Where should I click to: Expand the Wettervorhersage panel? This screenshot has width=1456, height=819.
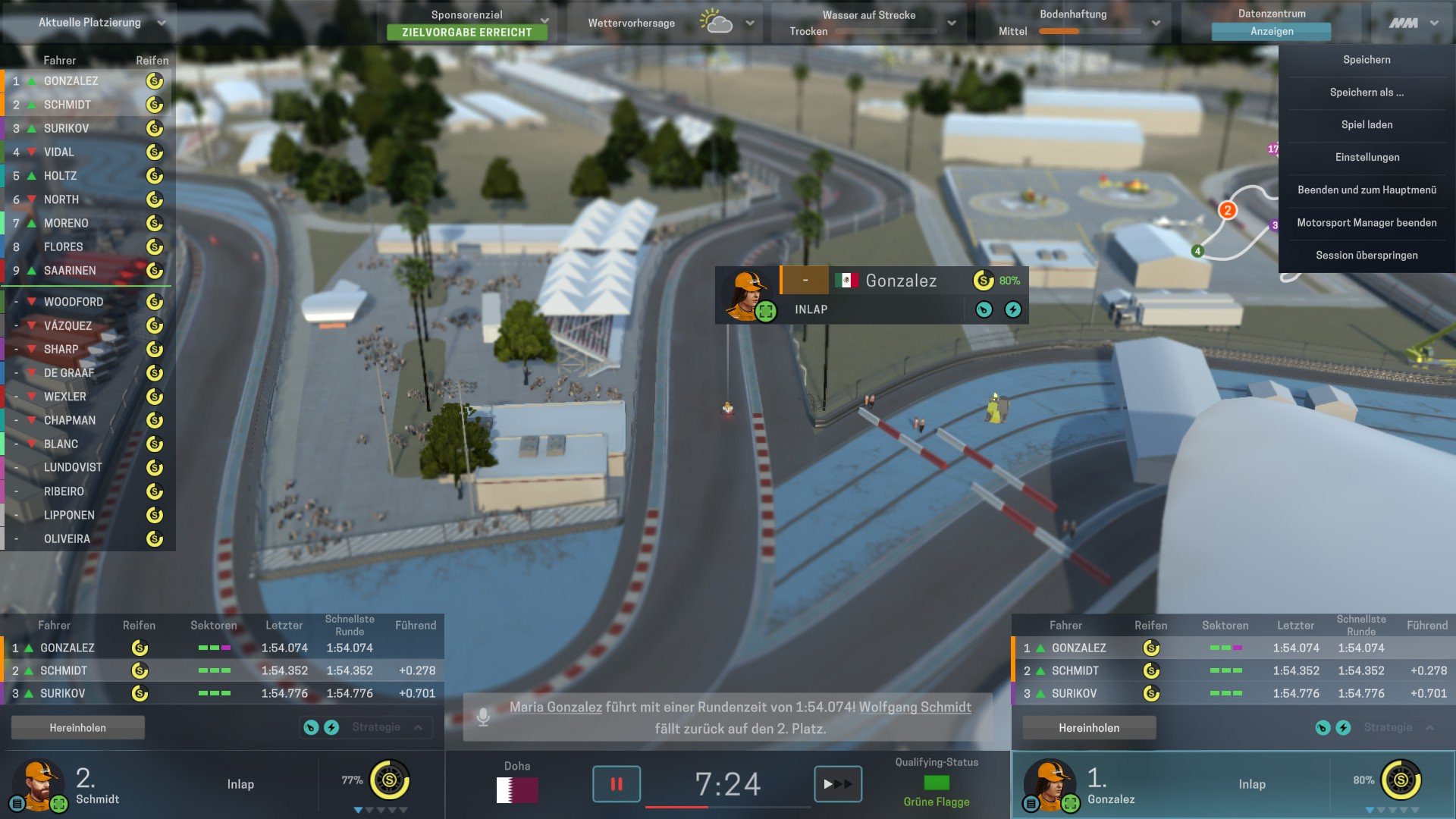(750, 23)
